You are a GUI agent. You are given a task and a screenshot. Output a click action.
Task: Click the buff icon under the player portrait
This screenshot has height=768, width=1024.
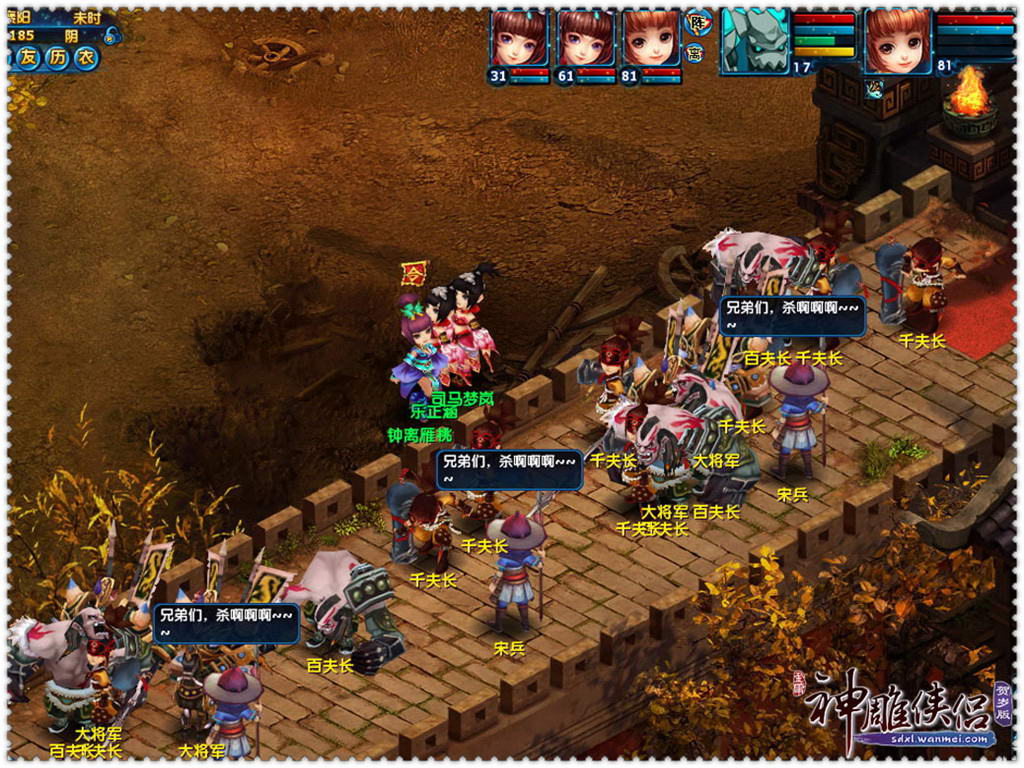(873, 87)
